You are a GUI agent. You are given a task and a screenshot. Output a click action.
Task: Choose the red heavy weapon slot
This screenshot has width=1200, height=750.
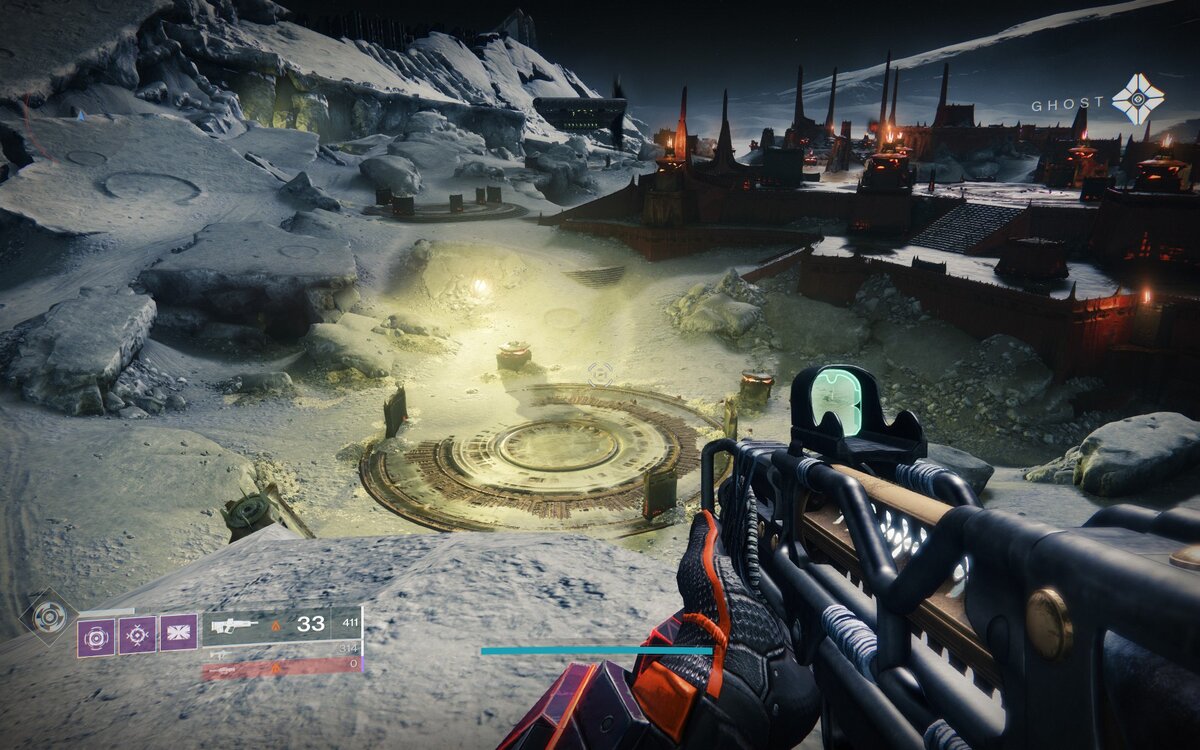pos(282,667)
